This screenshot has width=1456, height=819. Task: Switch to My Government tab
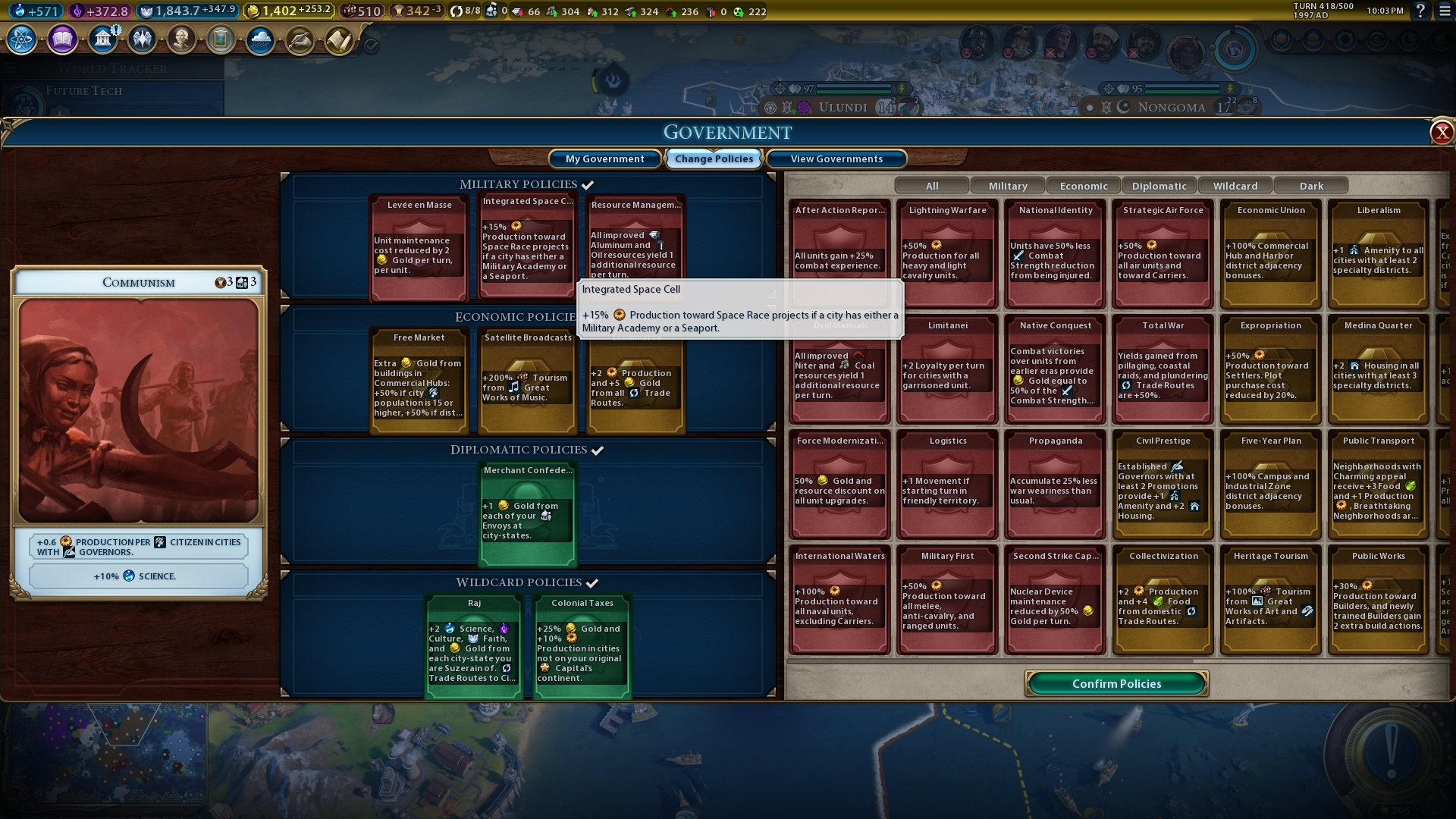point(604,158)
